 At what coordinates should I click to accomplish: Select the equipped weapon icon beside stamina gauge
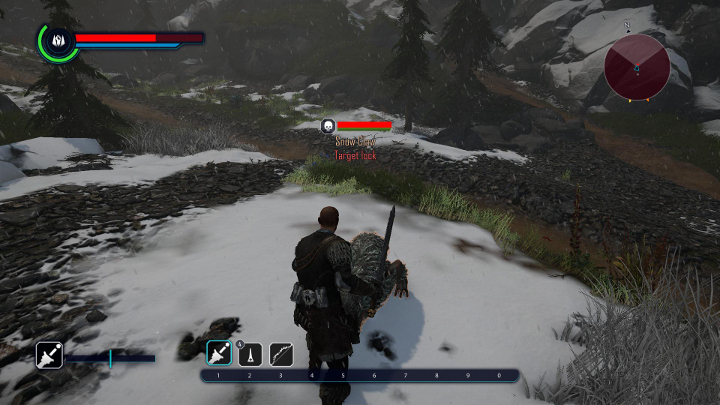coord(49,355)
